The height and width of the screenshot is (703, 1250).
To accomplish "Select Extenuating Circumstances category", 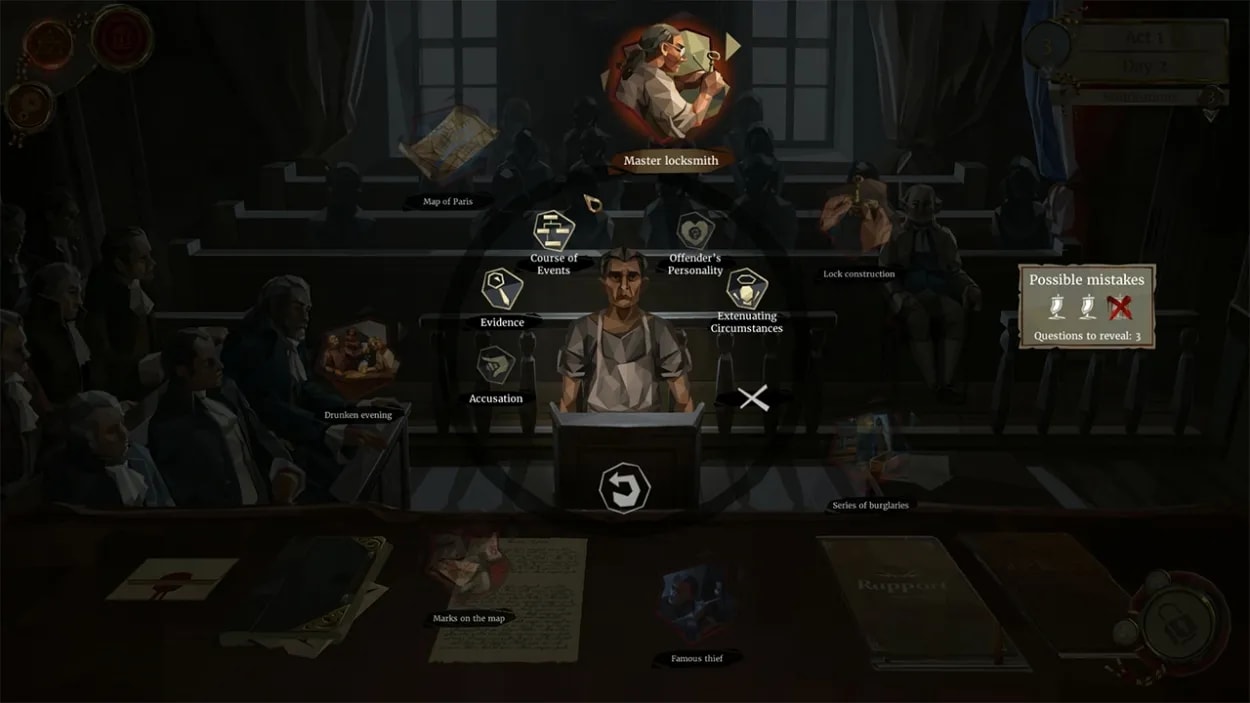I will [x=746, y=290].
